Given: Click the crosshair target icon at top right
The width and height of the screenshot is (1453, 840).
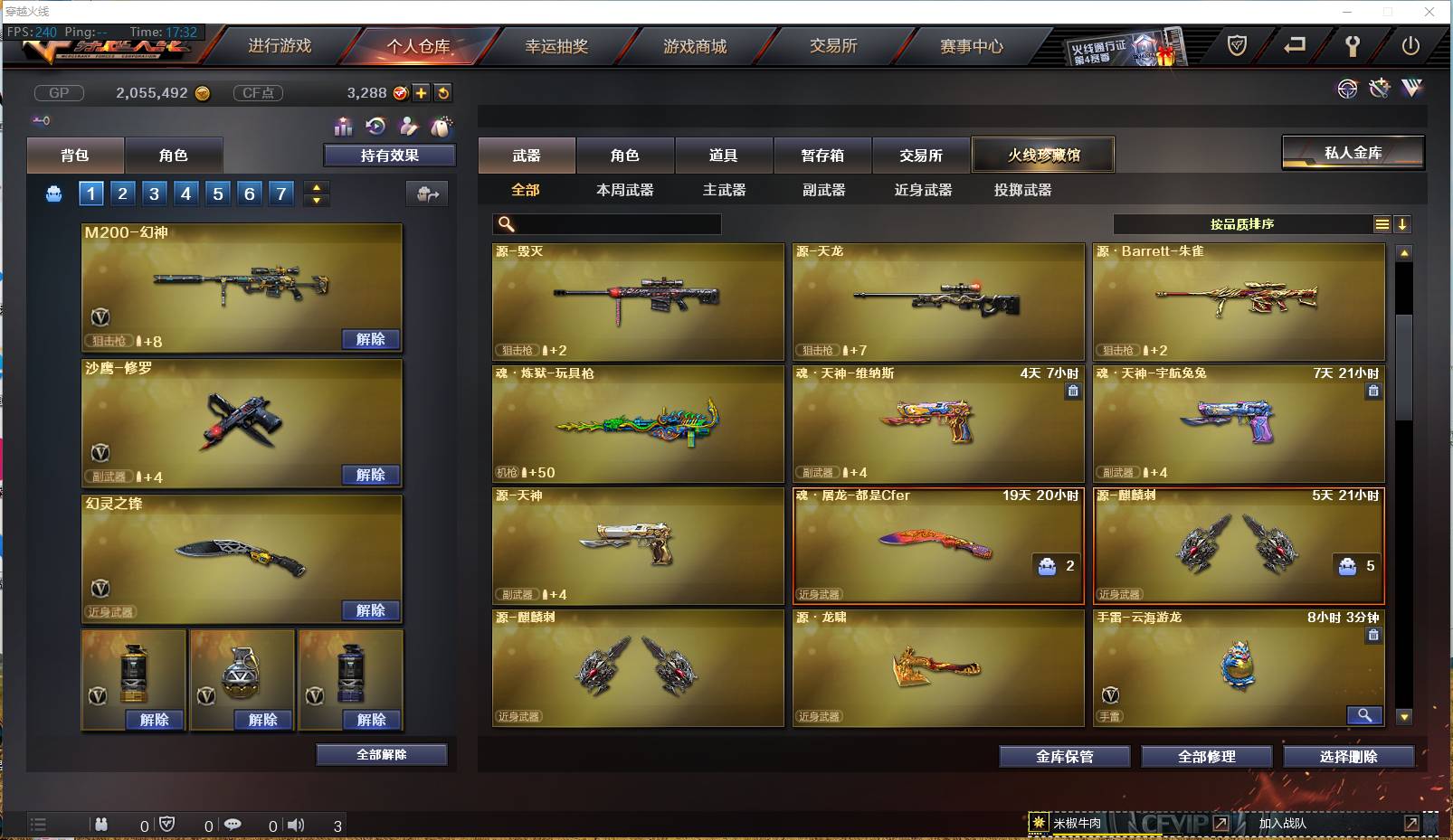Looking at the screenshot, I should pyautogui.click(x=1347, y=89).
